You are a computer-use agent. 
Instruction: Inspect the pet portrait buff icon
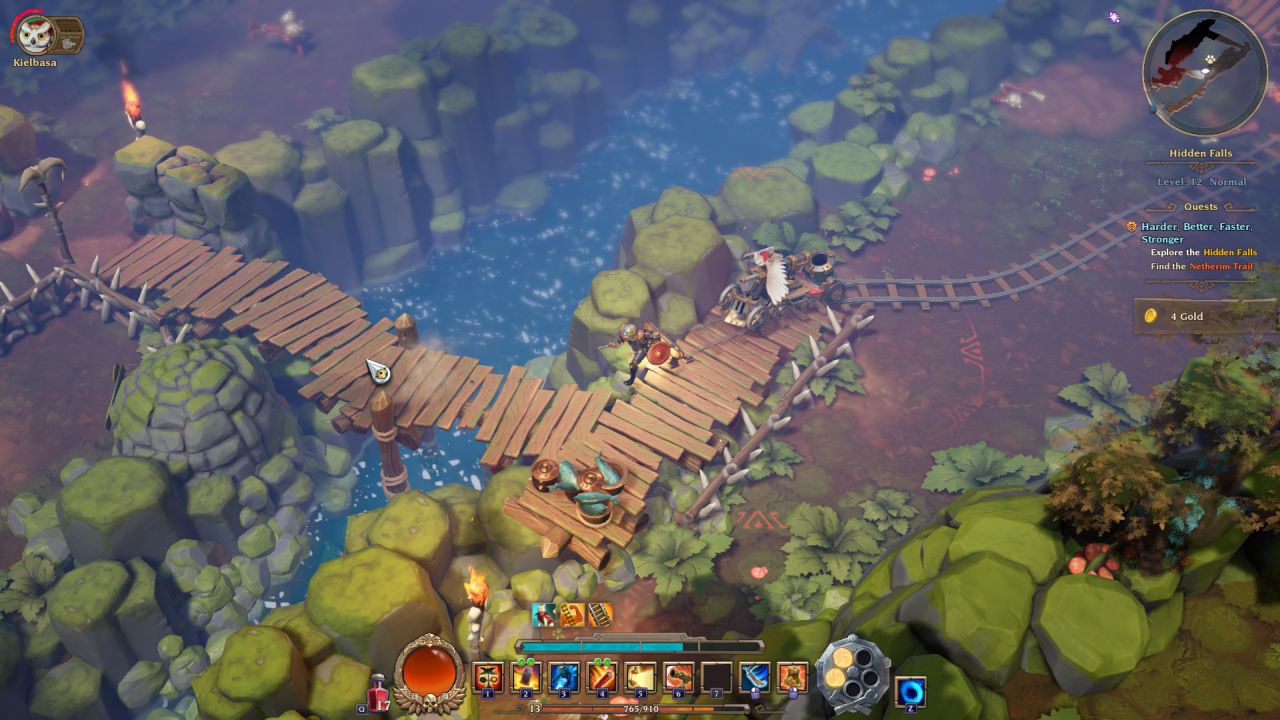pos(545,615)
